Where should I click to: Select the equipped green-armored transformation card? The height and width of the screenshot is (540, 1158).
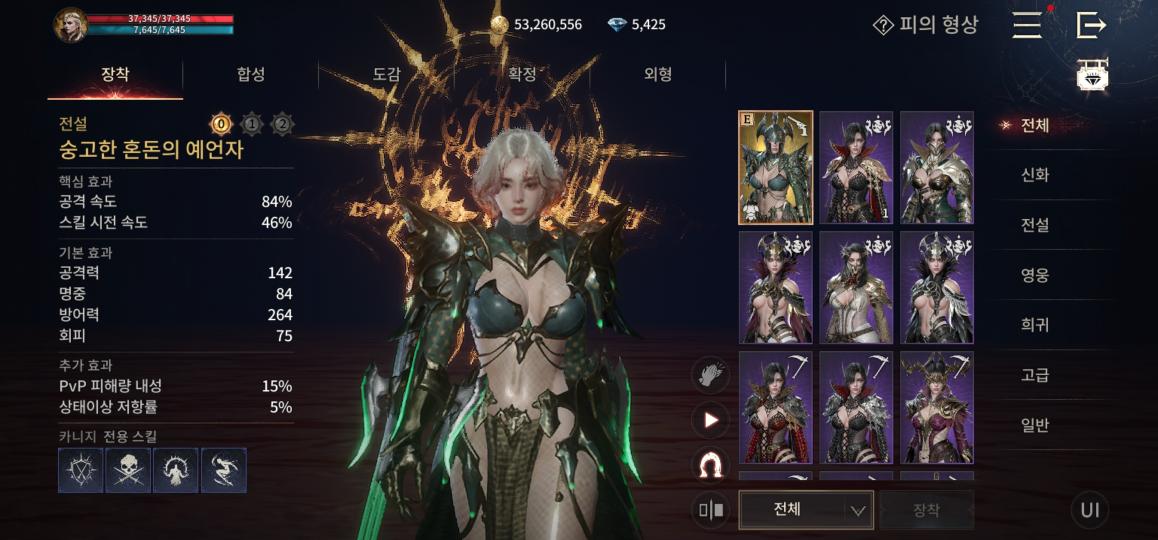pos(775,167)
